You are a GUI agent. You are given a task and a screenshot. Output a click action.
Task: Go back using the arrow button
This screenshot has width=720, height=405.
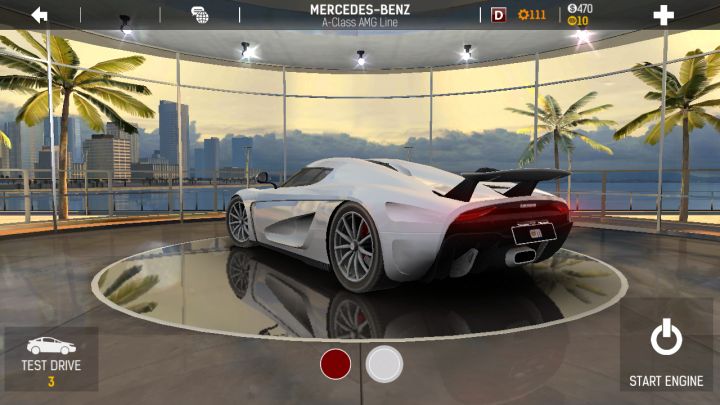pyautogui.click(x=40, y=15)
